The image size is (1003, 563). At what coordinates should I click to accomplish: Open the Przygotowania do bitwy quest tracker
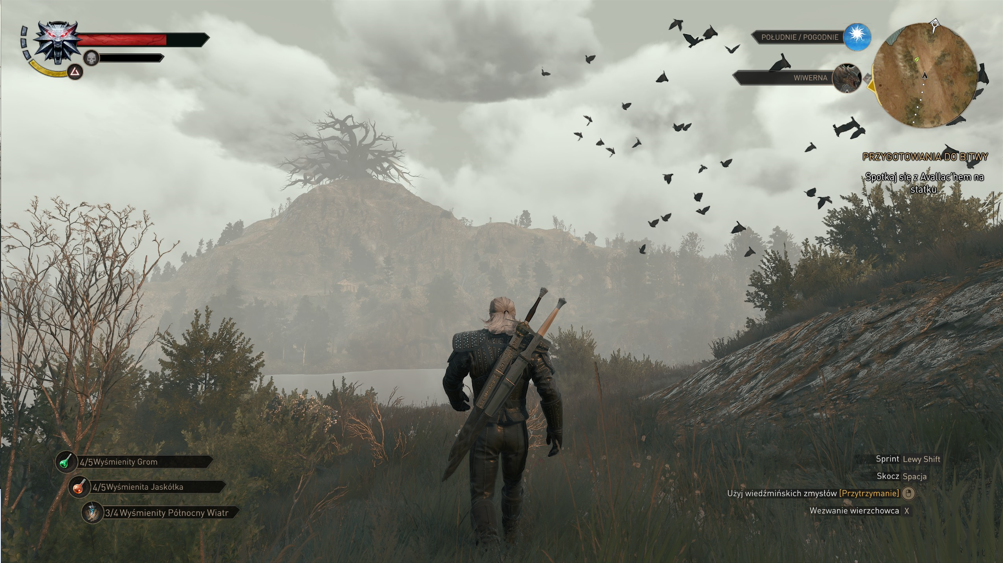pyautogui.click(x=923, y=157)
